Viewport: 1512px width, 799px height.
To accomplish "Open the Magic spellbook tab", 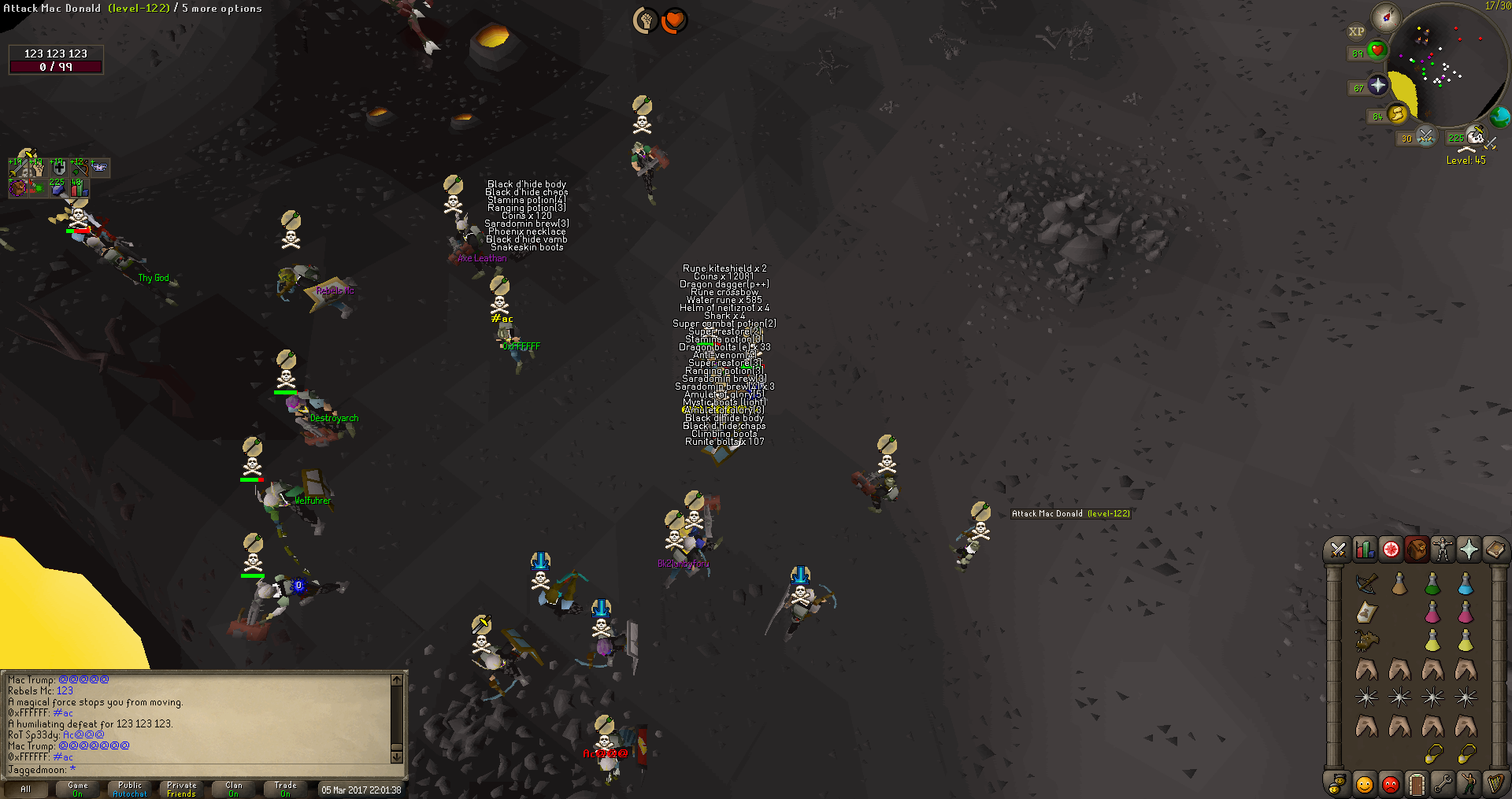I will (1495, 549).
